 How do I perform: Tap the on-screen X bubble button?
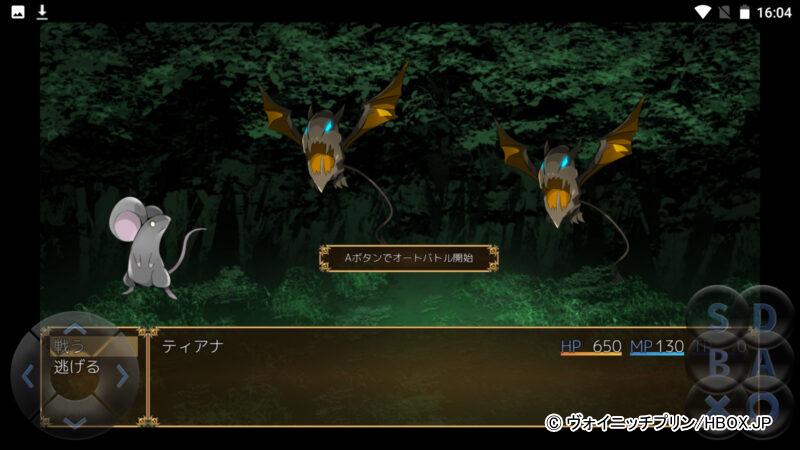(719, 408)
